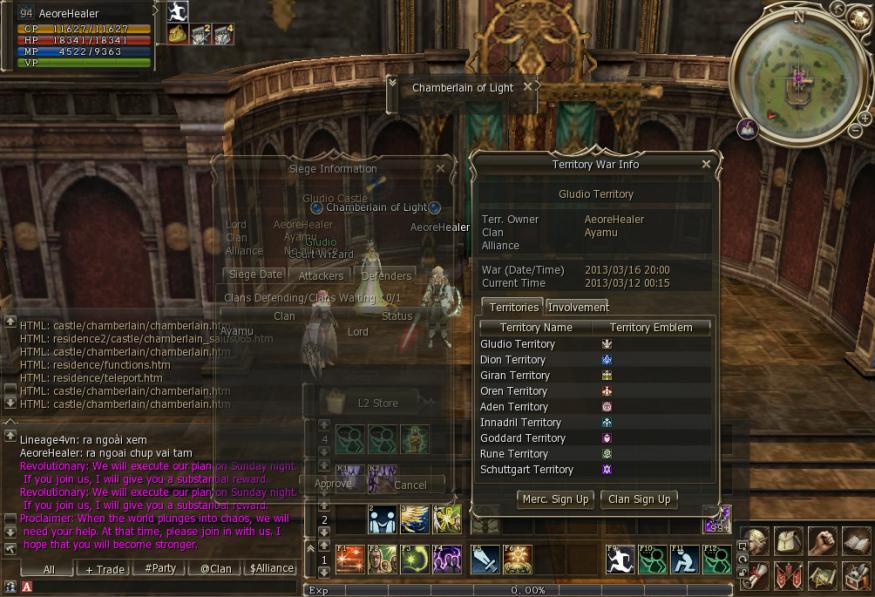This screenshot has width=875, height=597.
Task: Select the Territories tab
Action: (x=513, y=307)
